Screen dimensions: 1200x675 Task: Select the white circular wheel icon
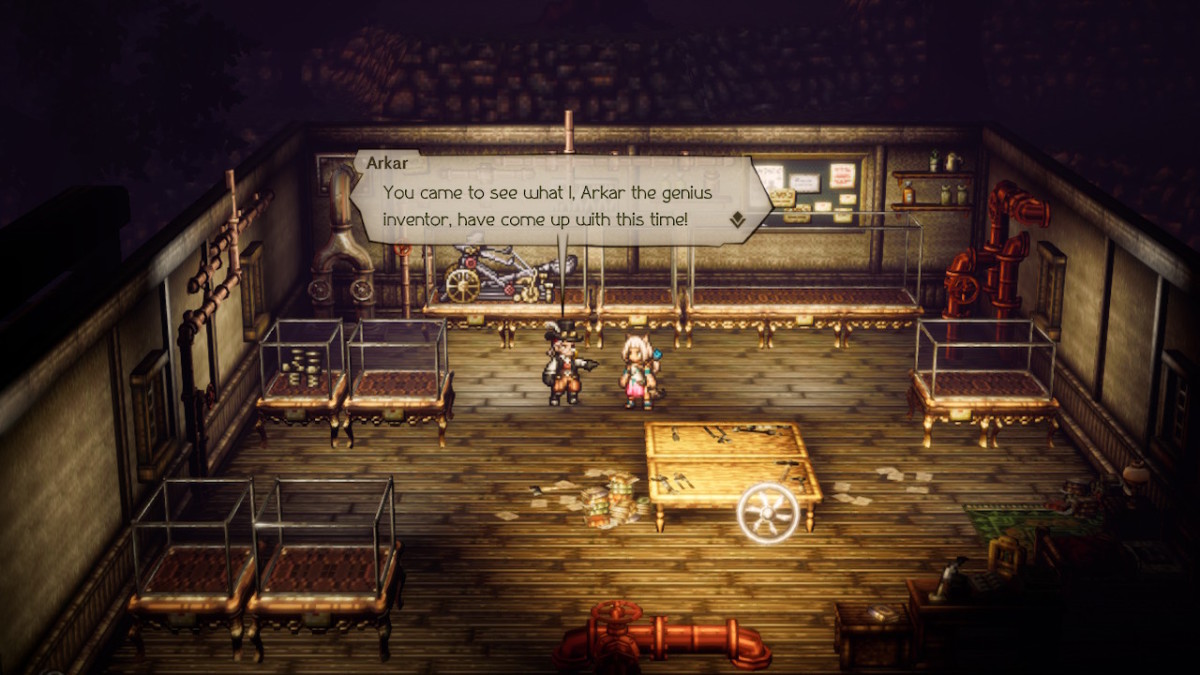pyautogui.click(x=767, y=513)
